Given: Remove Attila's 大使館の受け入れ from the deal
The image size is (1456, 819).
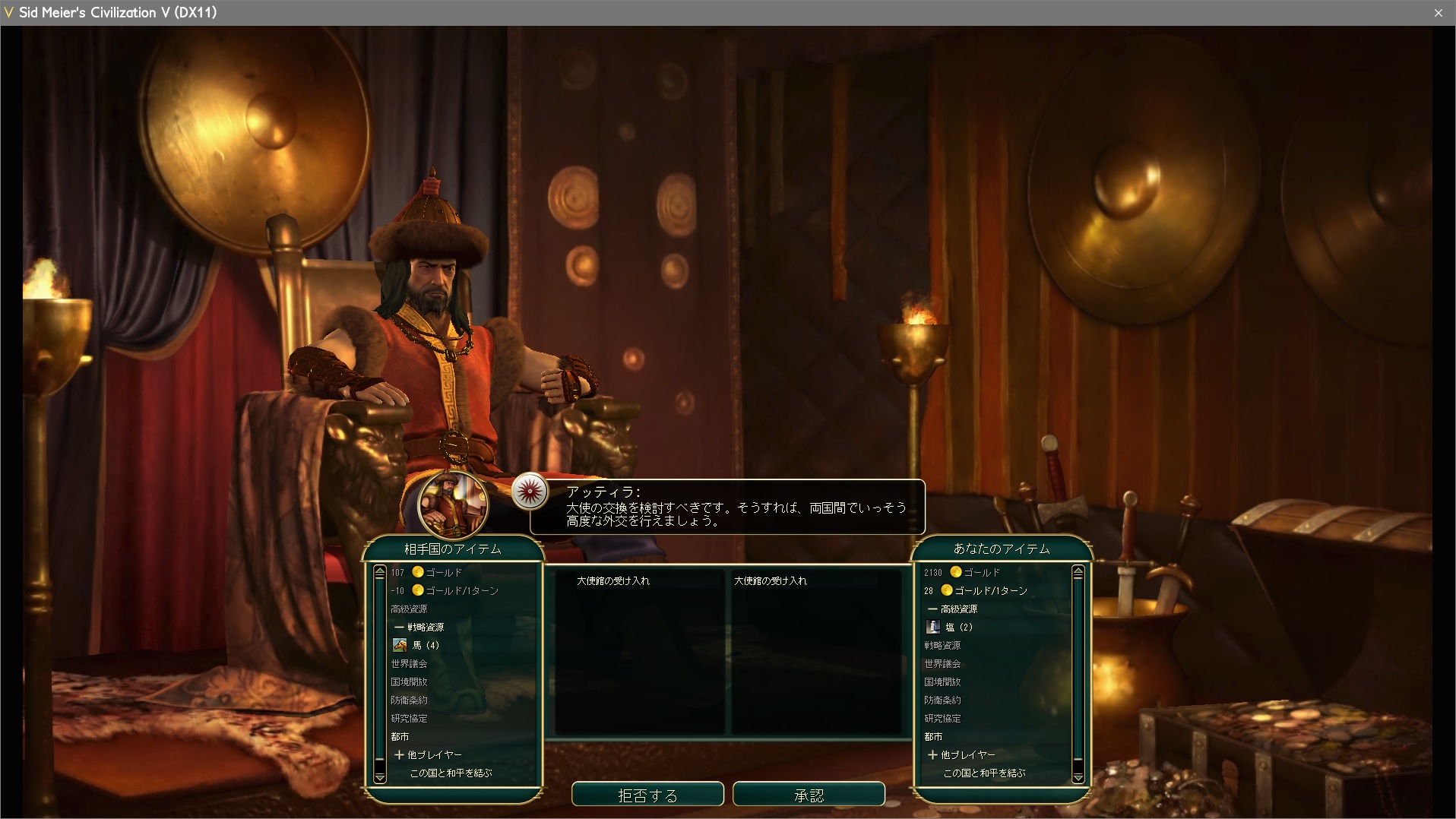Looking at the screenshot, I should 612,580.
